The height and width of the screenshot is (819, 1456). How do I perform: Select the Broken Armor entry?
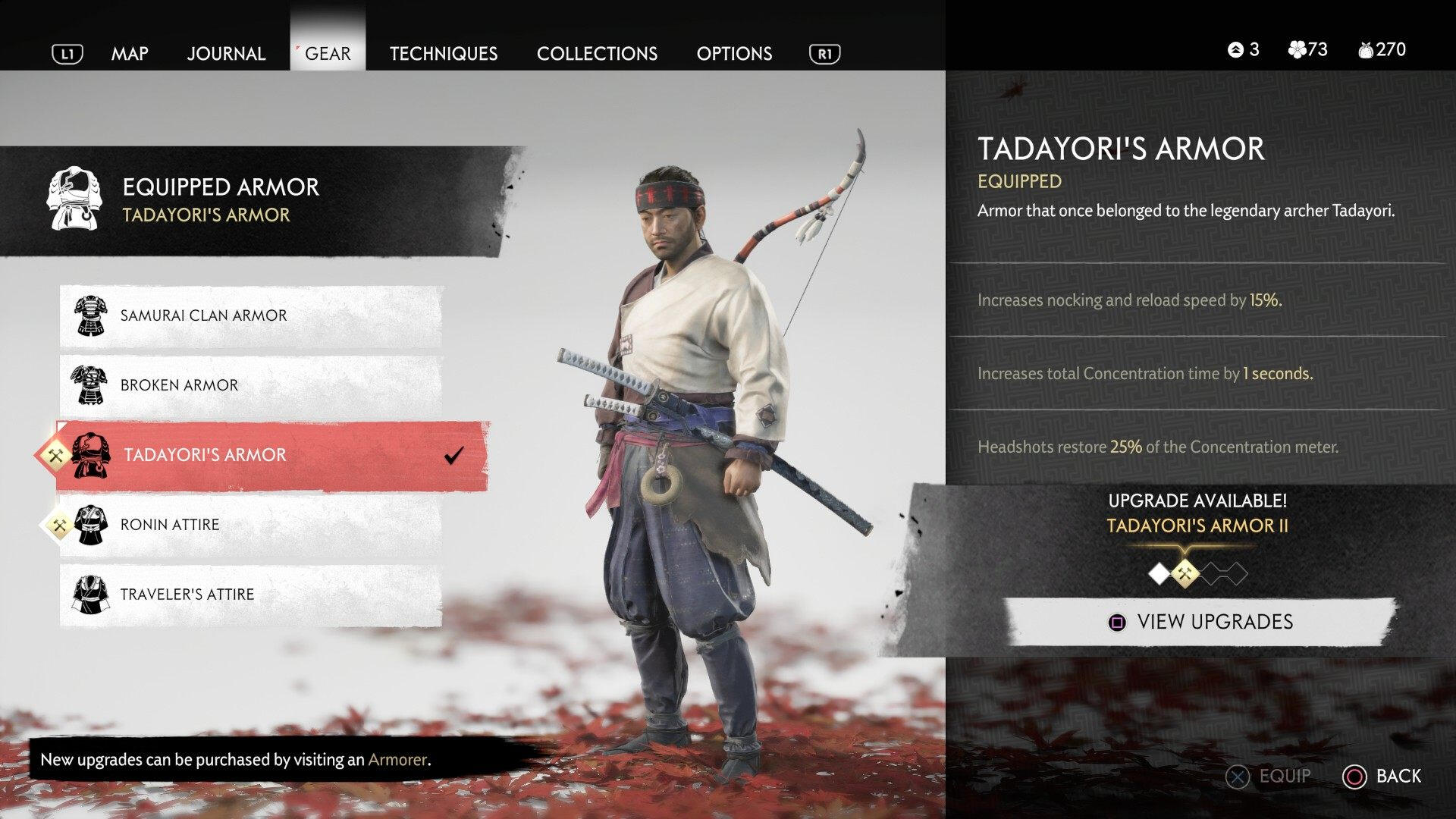(x=250, y=385)
